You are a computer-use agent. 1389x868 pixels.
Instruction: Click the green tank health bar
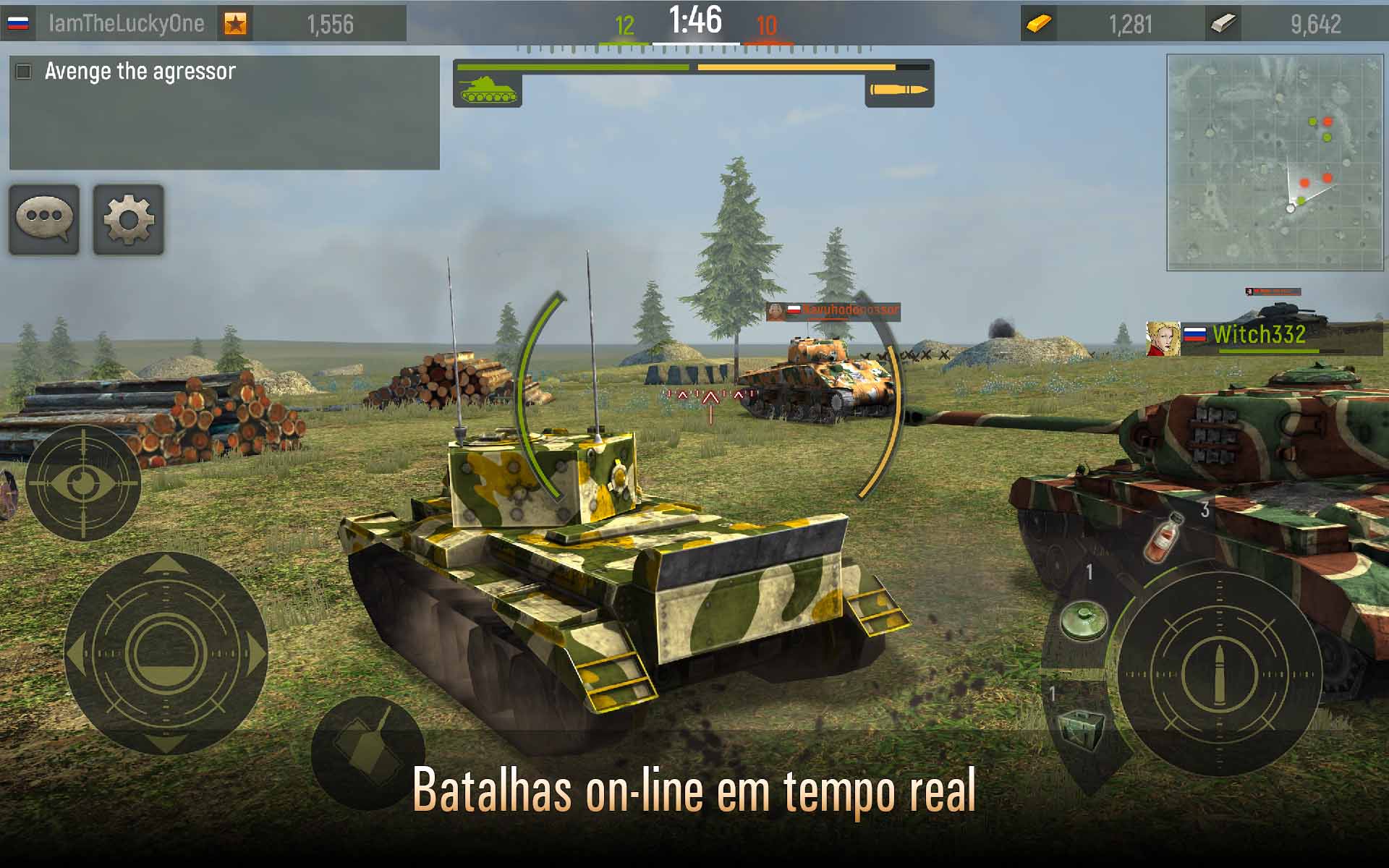coord(572,67)
